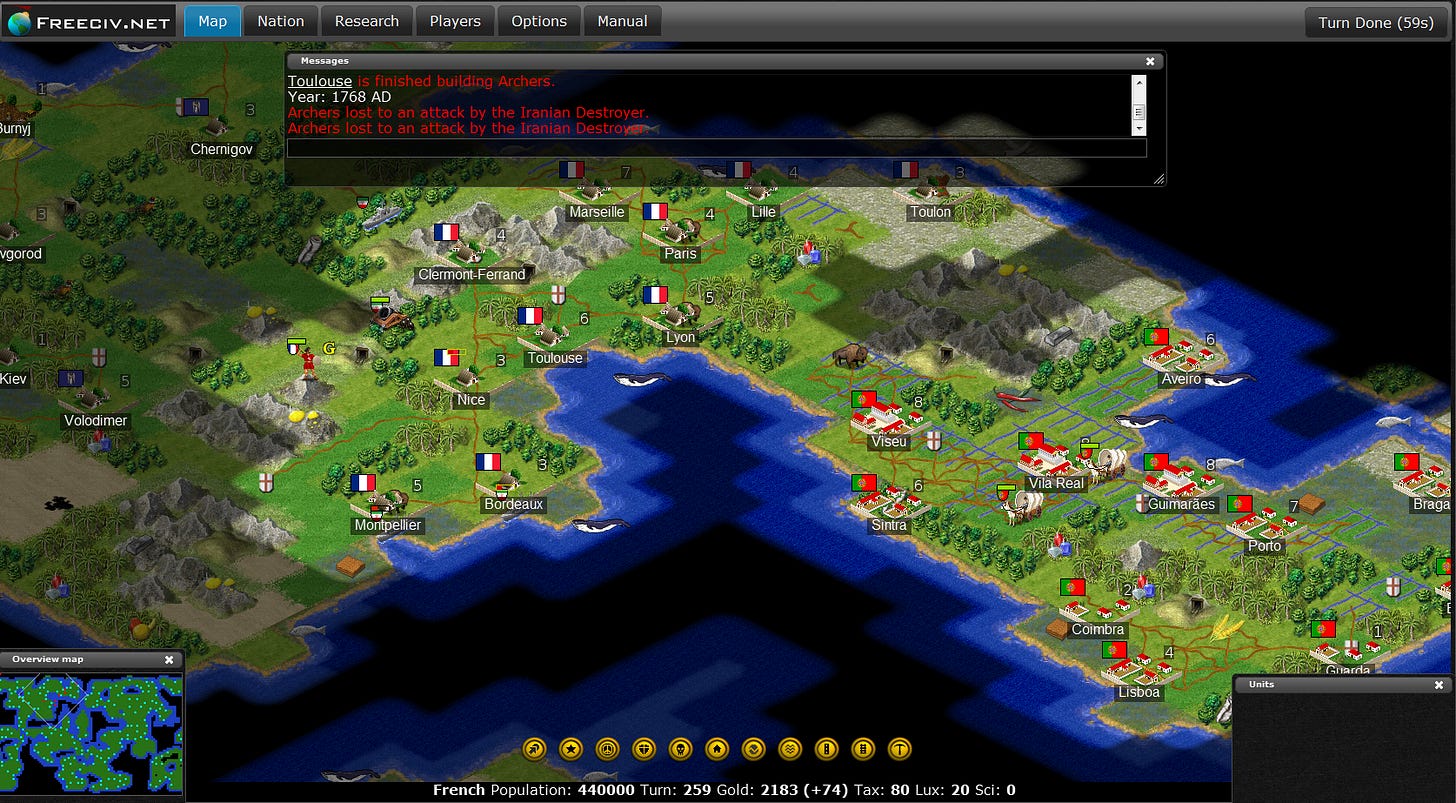Select the house Go-home-to-city icon

717,749
